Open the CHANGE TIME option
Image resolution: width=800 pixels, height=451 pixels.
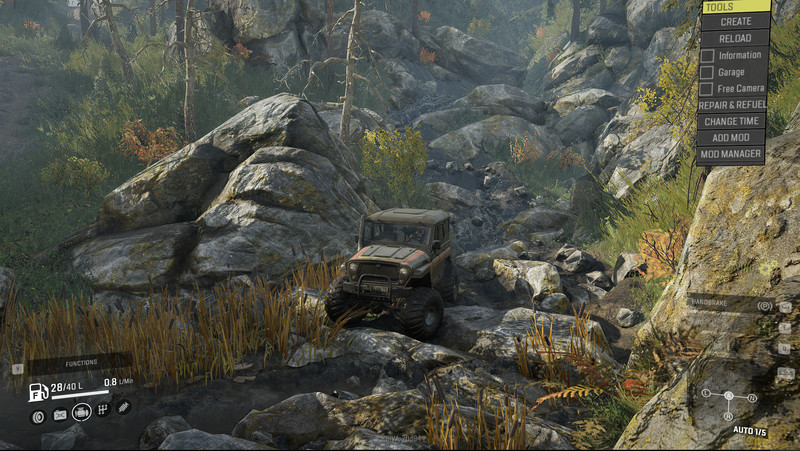click(x=733, y=121)
